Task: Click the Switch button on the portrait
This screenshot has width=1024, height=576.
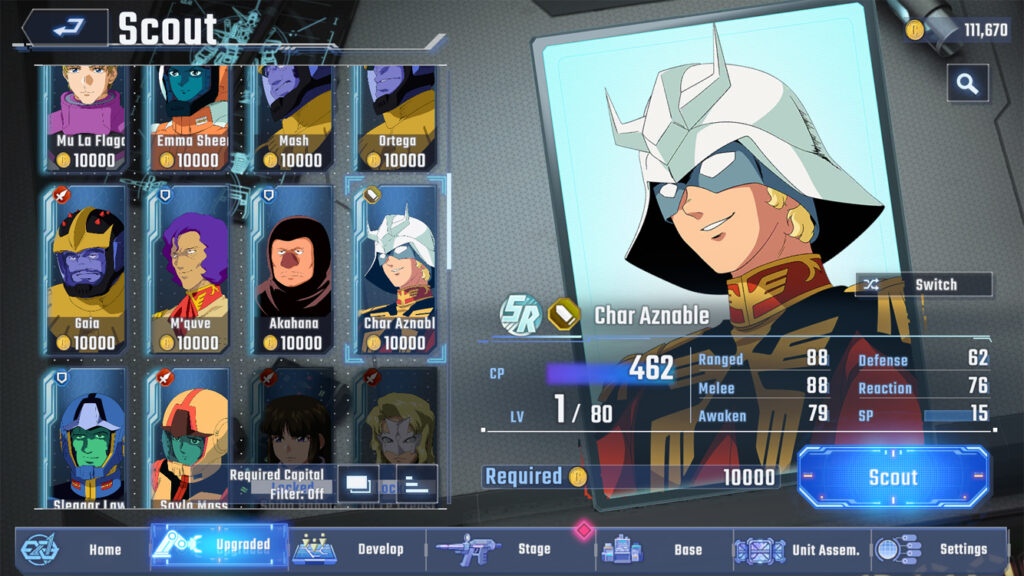Action: click(x=924, y=285)
